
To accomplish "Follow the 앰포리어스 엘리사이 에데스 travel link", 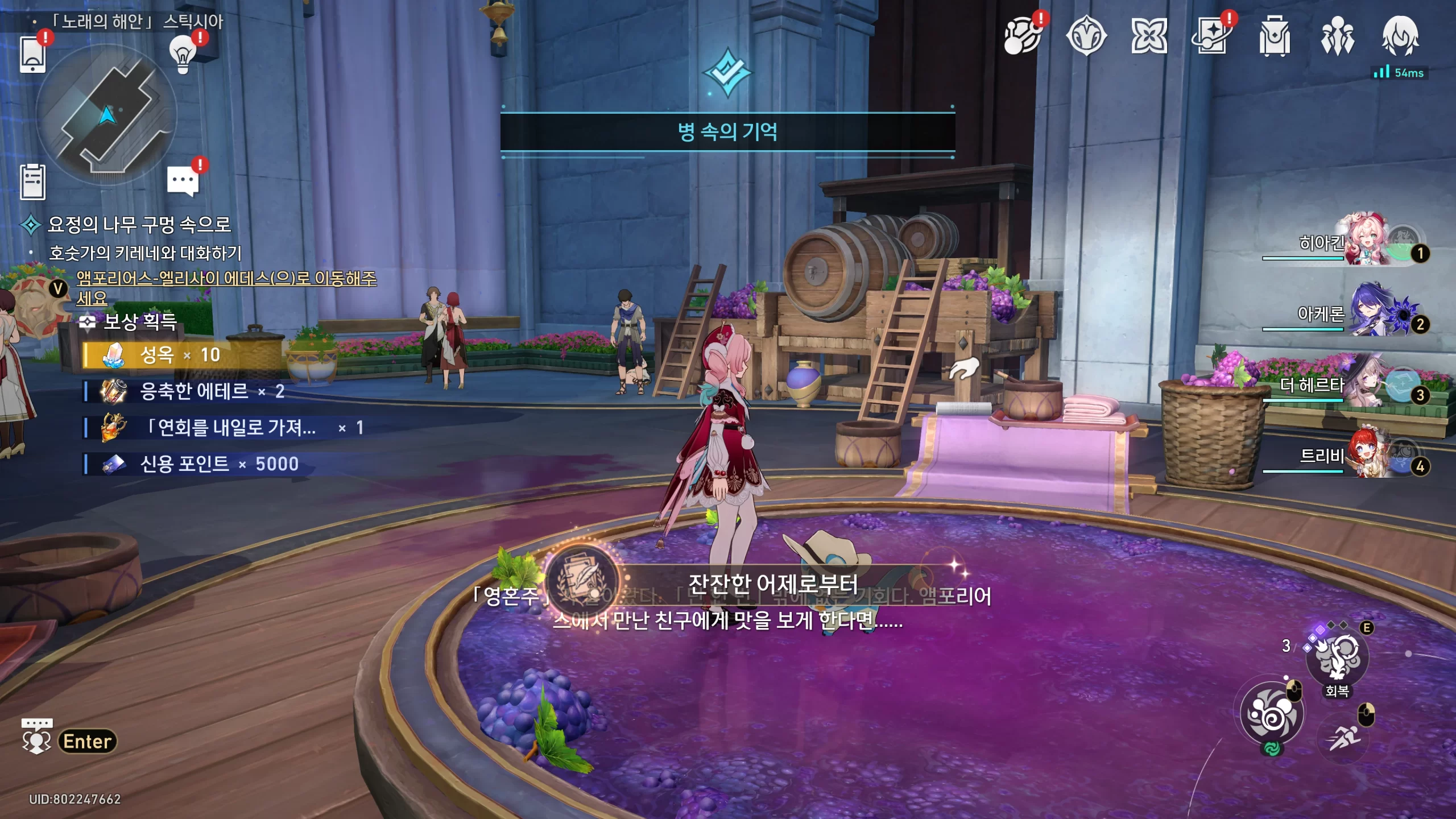I will click(226, 279).
